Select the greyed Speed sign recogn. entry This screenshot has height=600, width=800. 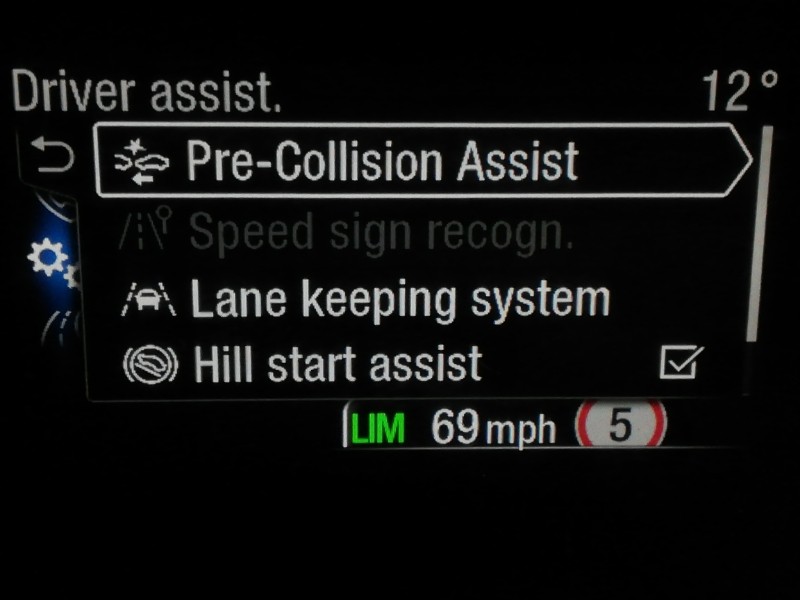(380, 233)
